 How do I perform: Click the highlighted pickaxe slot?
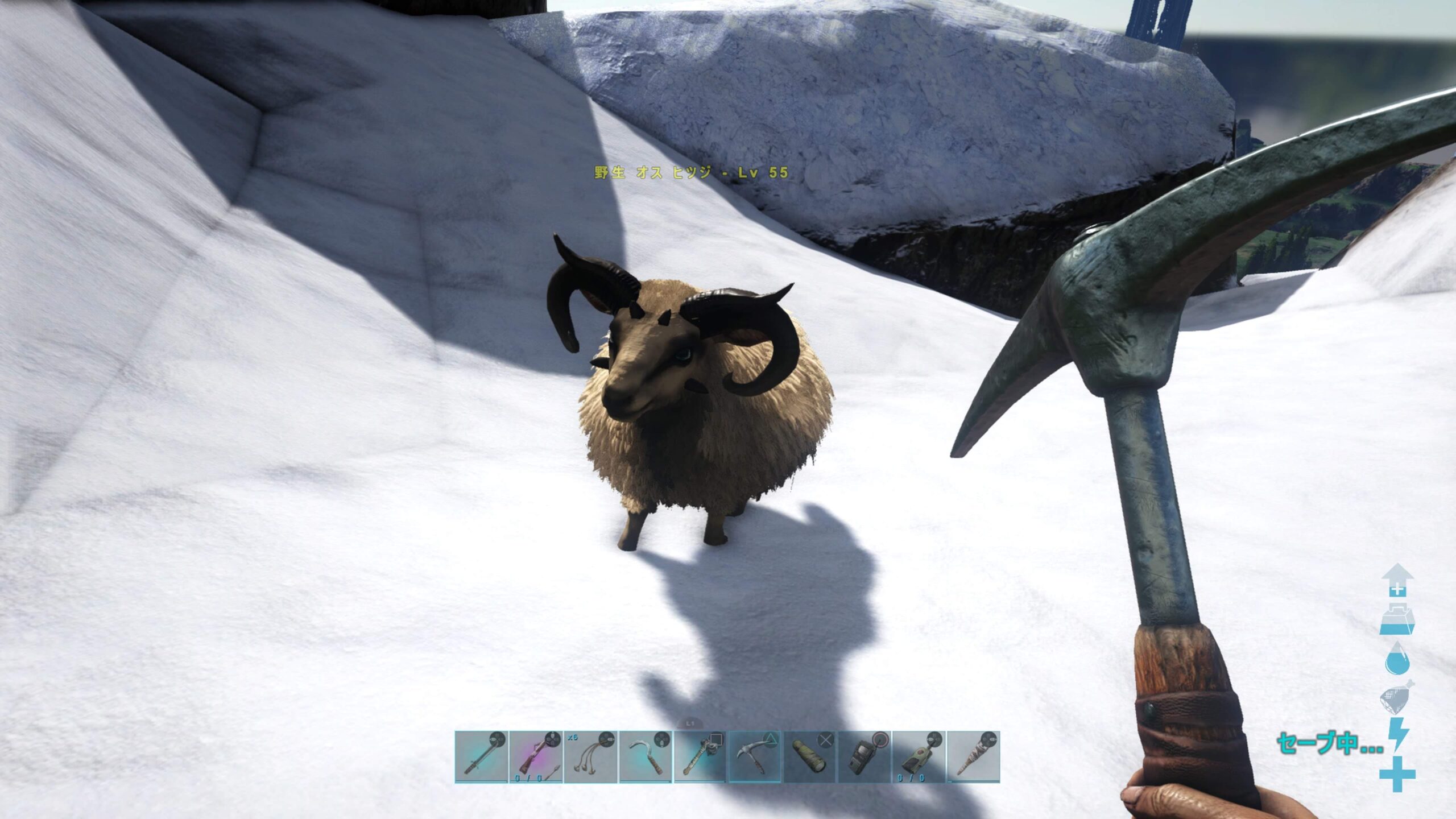tap(755, 757)
